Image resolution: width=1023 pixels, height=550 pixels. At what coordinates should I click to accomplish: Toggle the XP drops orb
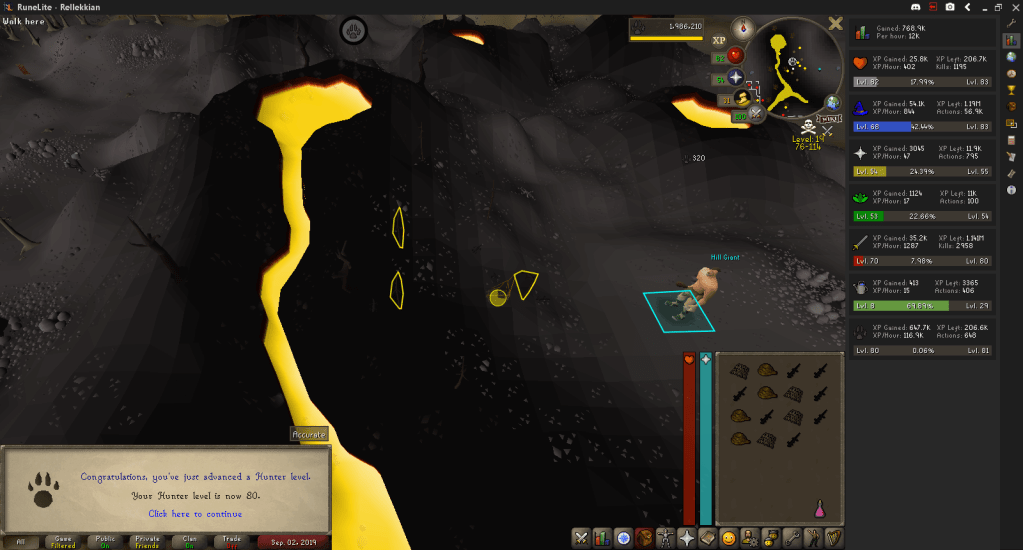[x=719, y=41]
